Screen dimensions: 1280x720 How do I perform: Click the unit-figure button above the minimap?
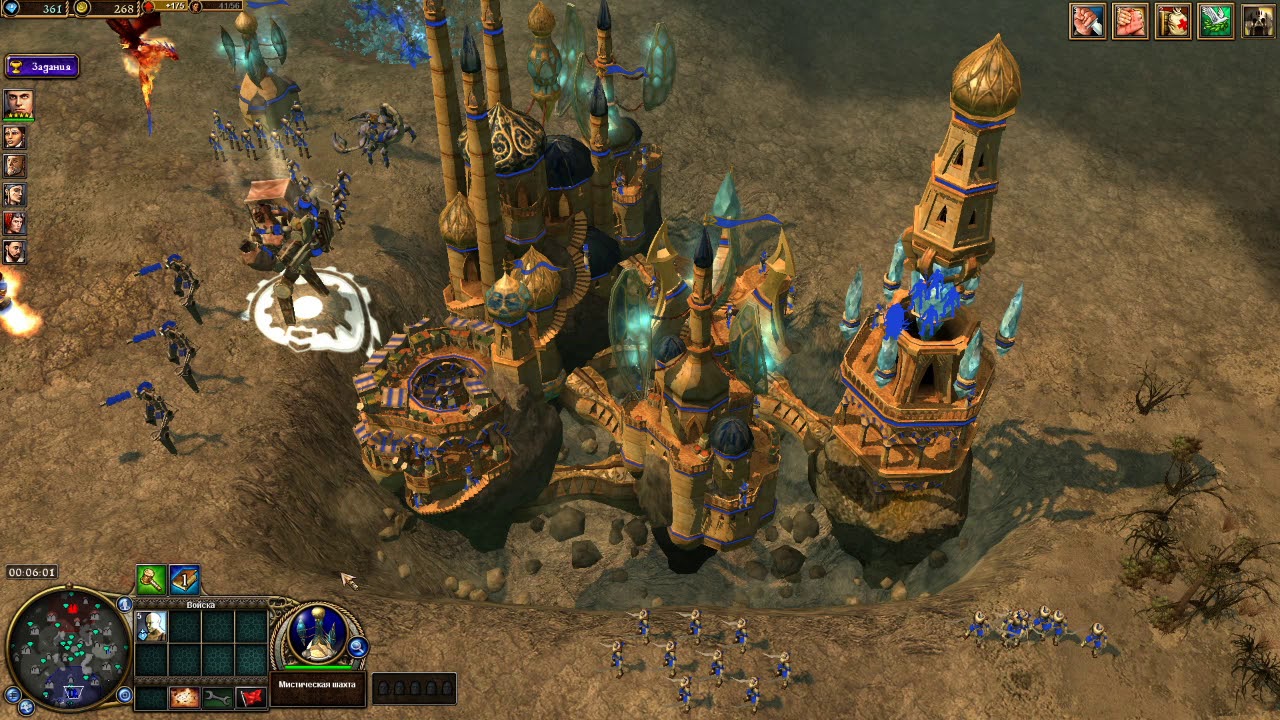125,604
